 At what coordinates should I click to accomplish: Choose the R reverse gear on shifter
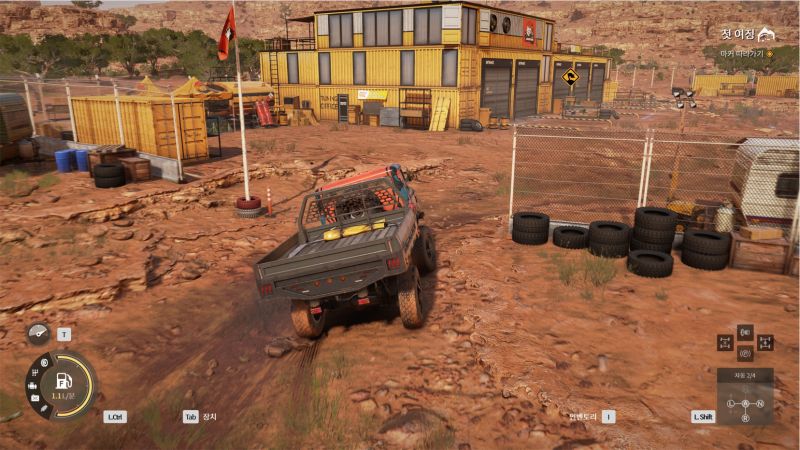tap(745, 417)
